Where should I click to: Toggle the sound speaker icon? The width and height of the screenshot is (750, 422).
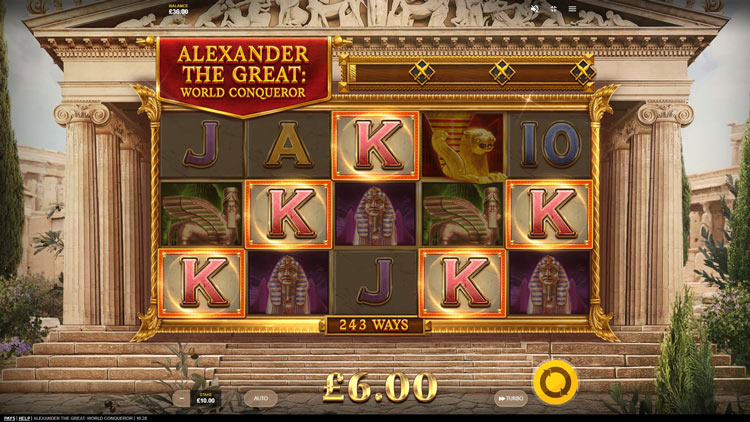point(535,9)
